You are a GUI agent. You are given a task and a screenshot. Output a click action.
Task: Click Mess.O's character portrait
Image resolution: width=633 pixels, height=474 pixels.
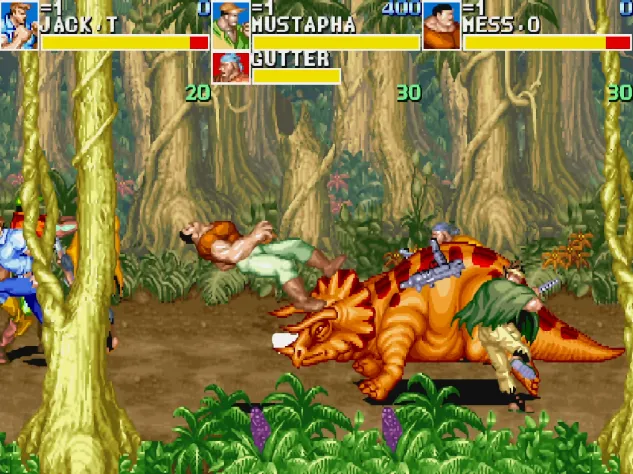pos(441,25)
